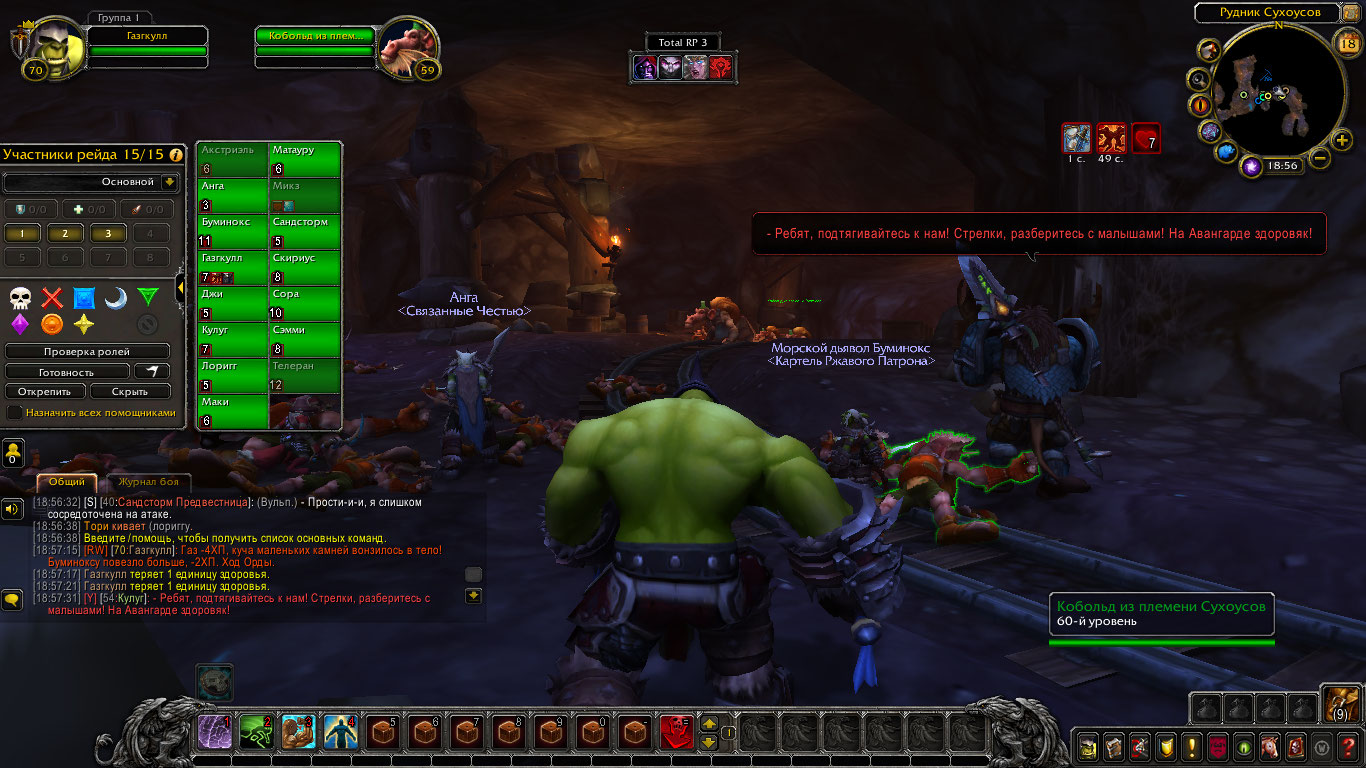
Task: Switch to the Журнал боя chat tab
Action: tap(148, 482)
